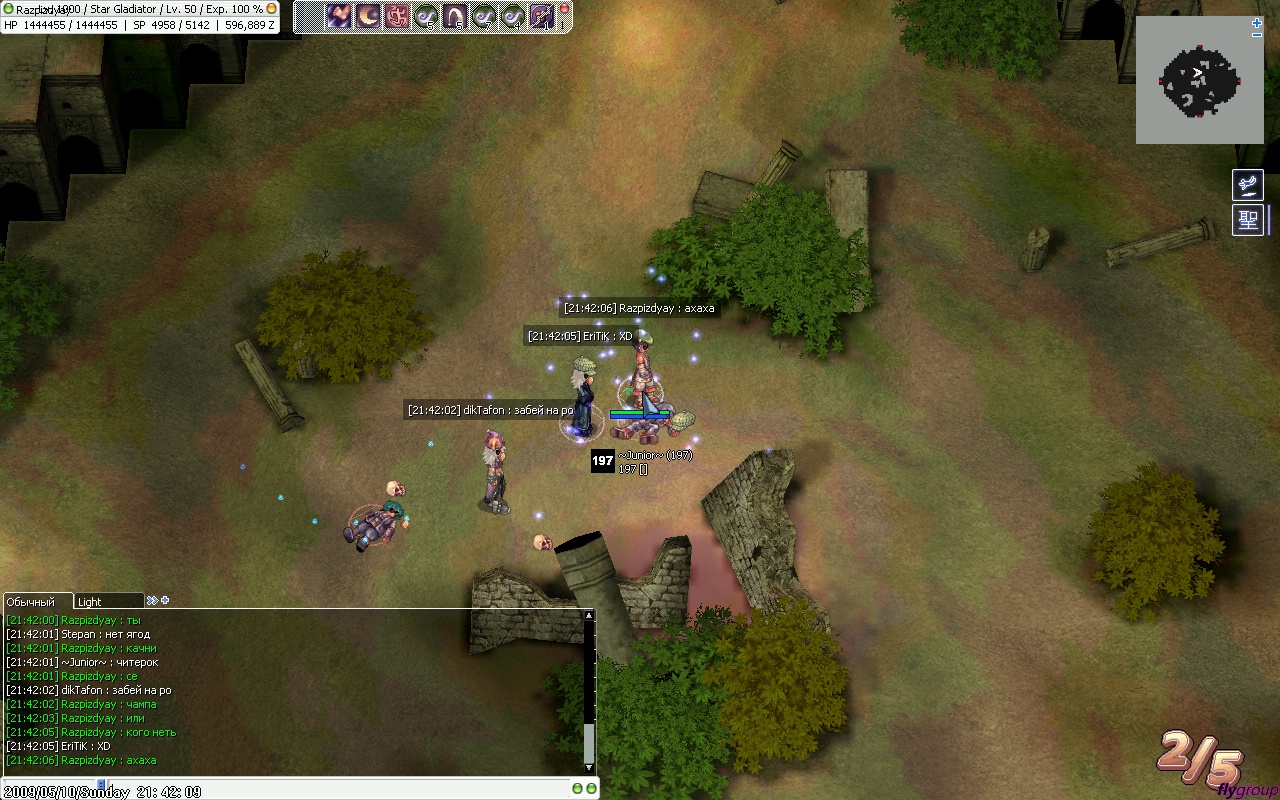Select the purple winged-heart skill icon
This screenshot has height=800, width=1280.
(339, 16)
